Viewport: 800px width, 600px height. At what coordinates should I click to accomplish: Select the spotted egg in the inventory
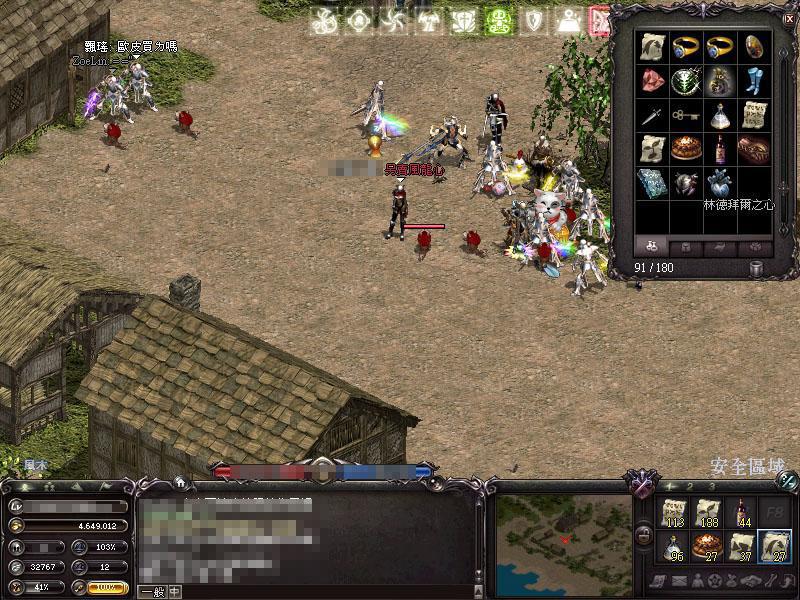point(754,47)
